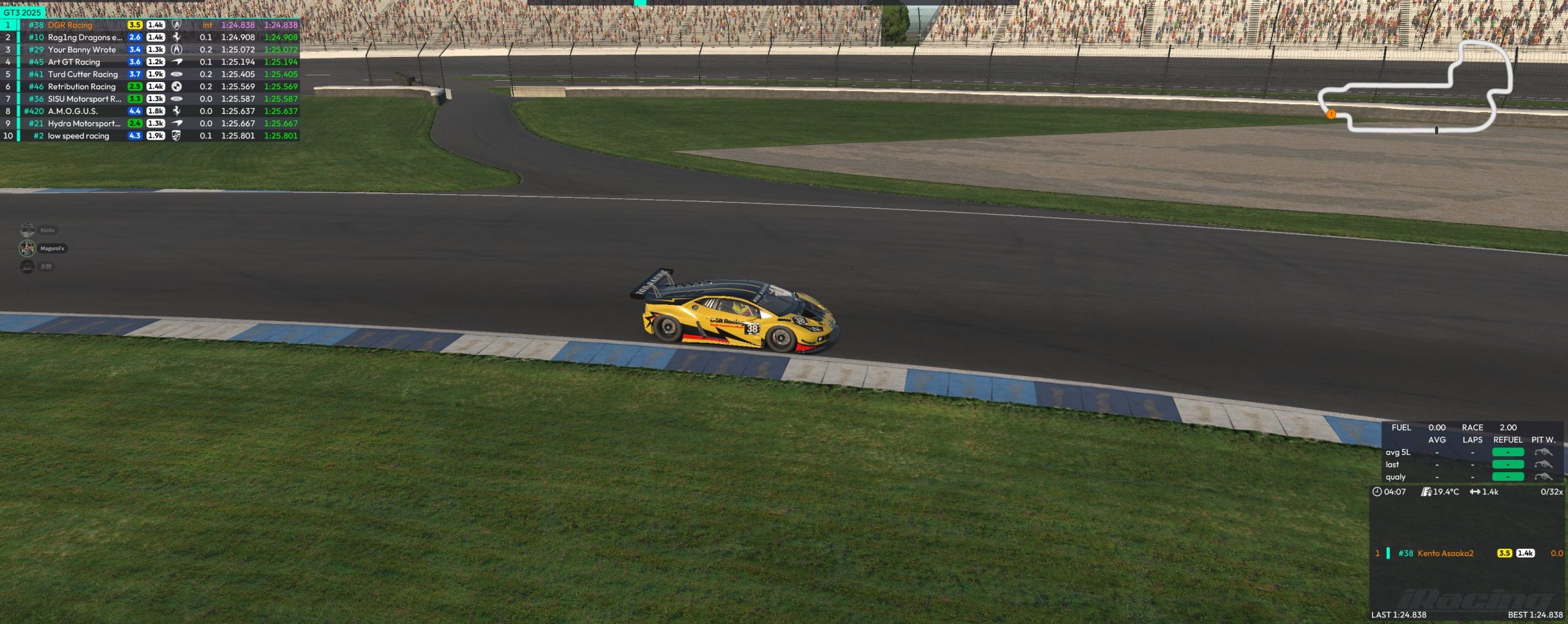Click the track map overlay
This screenshot has width=1568, height=624.
1416,87
